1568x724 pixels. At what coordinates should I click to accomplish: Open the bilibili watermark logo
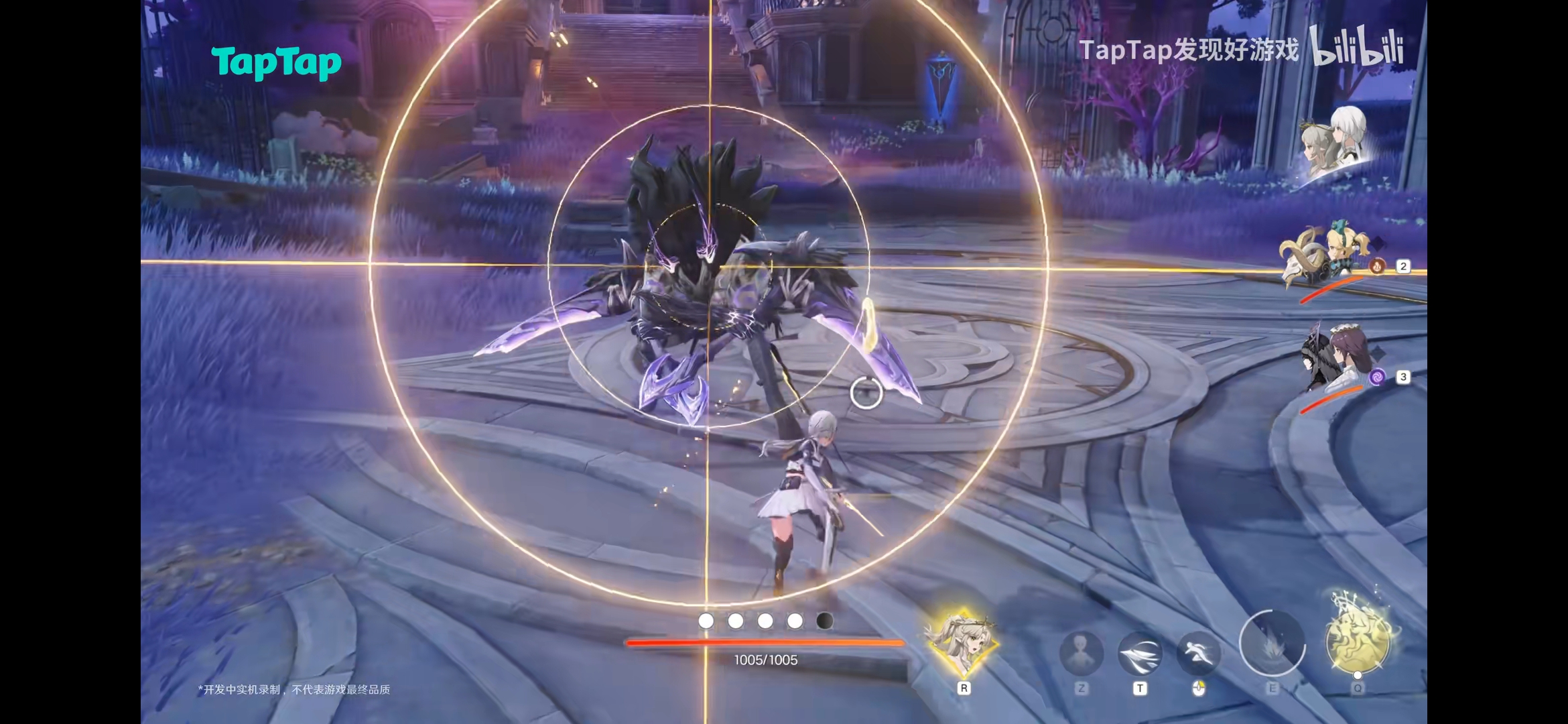(1356, 47)
